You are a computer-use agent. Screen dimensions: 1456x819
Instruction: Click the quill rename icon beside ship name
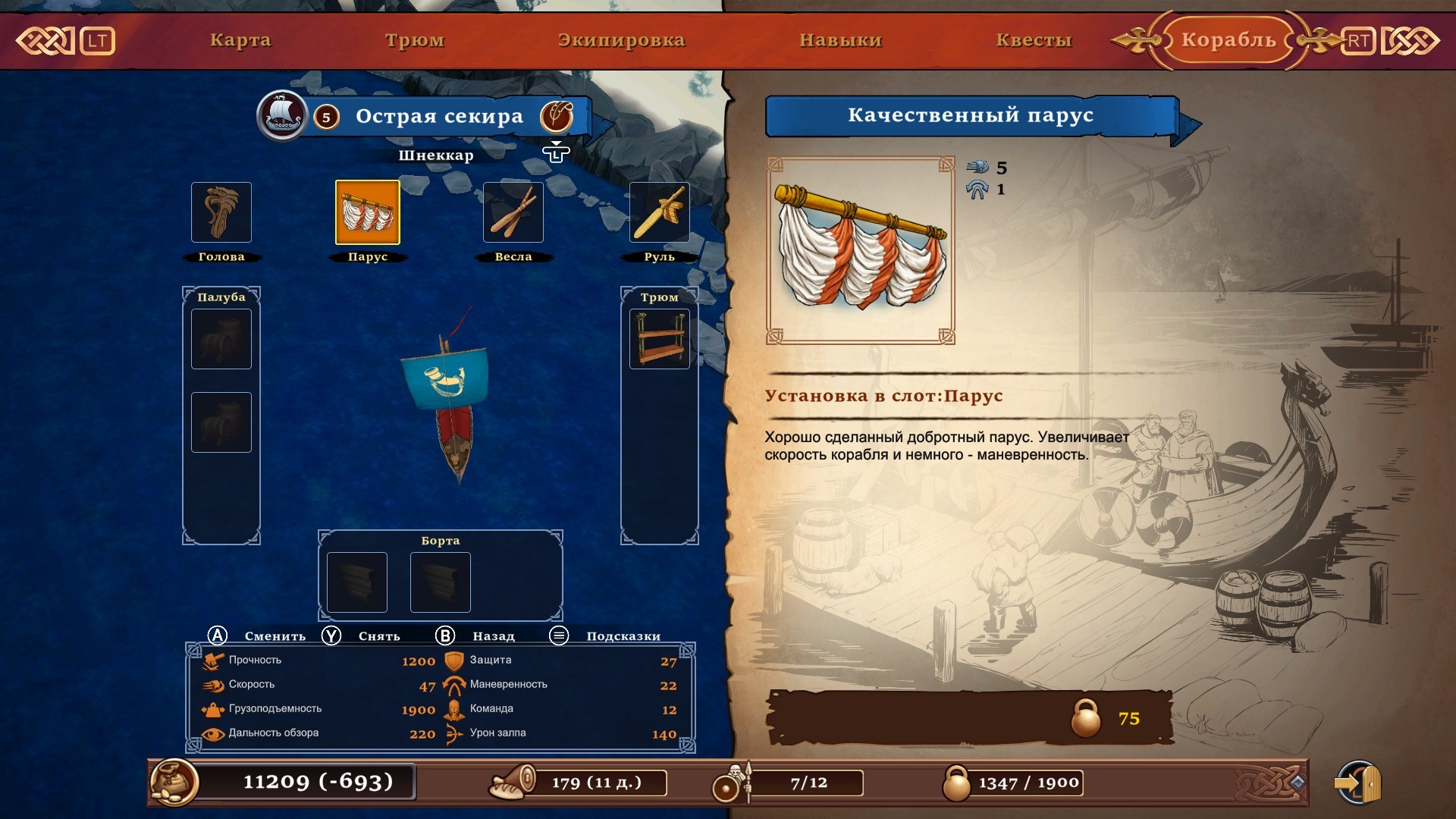click(556, 116)
